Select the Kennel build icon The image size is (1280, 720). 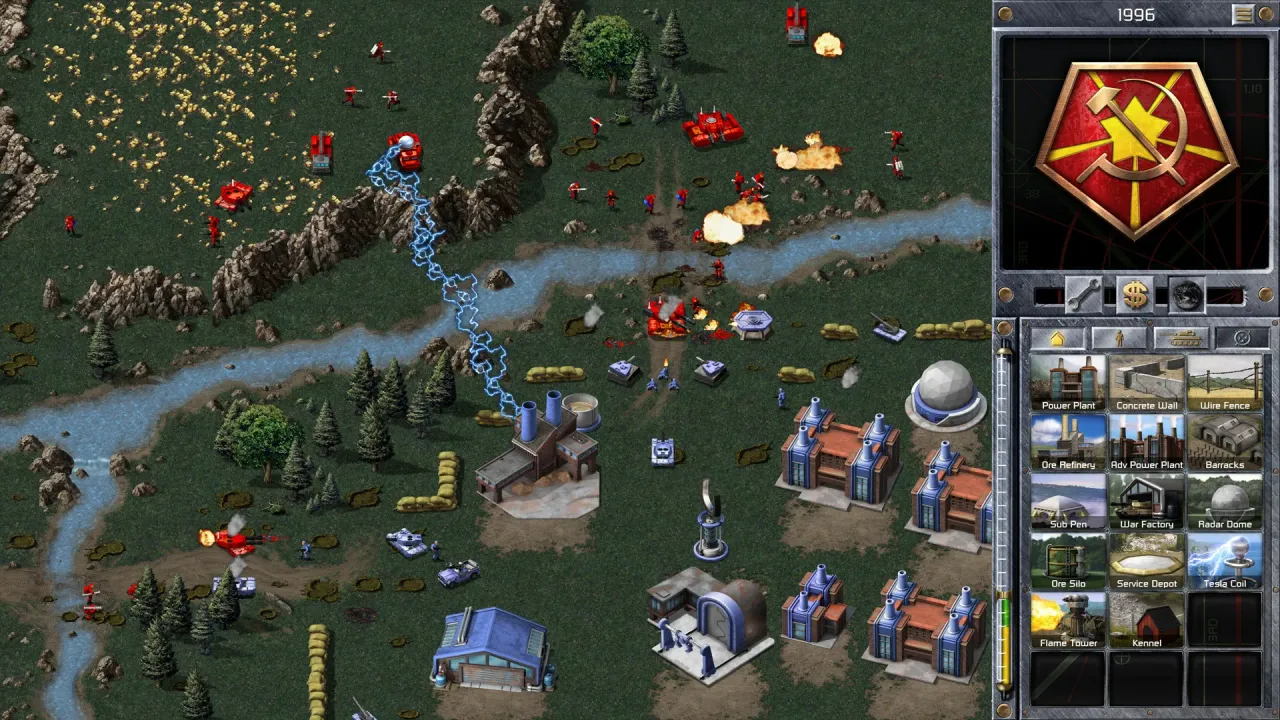pyautogui.click(x=1146, y=620)
